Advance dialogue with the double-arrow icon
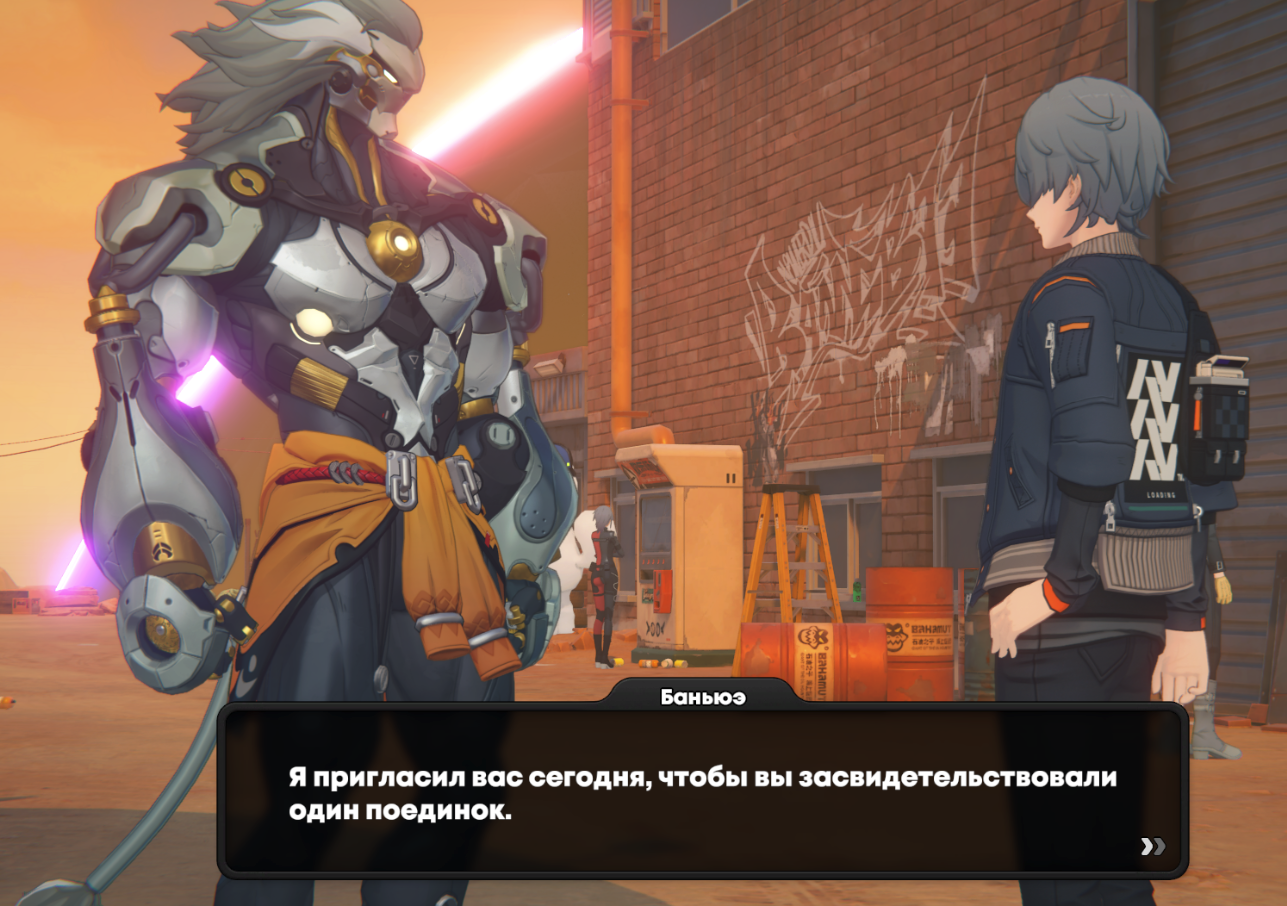1287x906 pixels. (x=1153, y=847)
